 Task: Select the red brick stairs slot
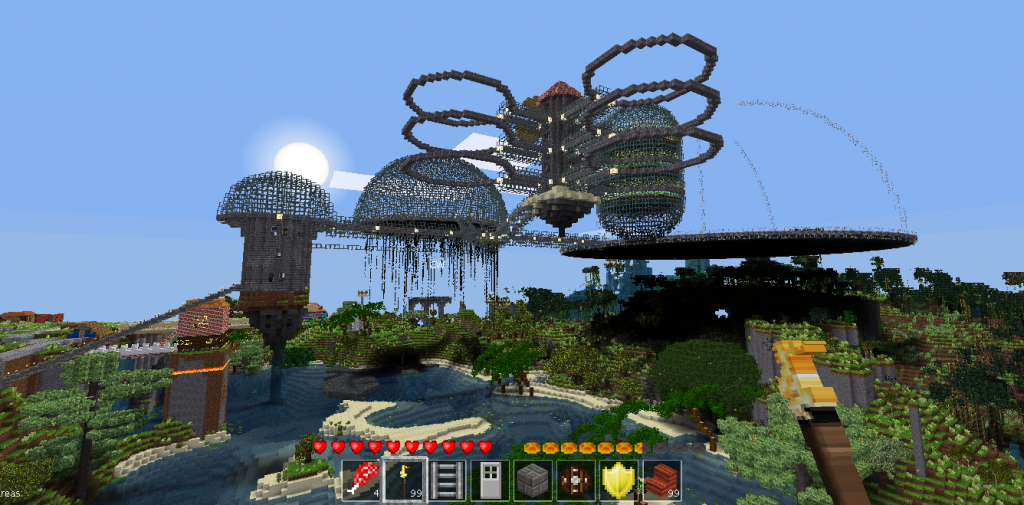click(x=662, y=480)
